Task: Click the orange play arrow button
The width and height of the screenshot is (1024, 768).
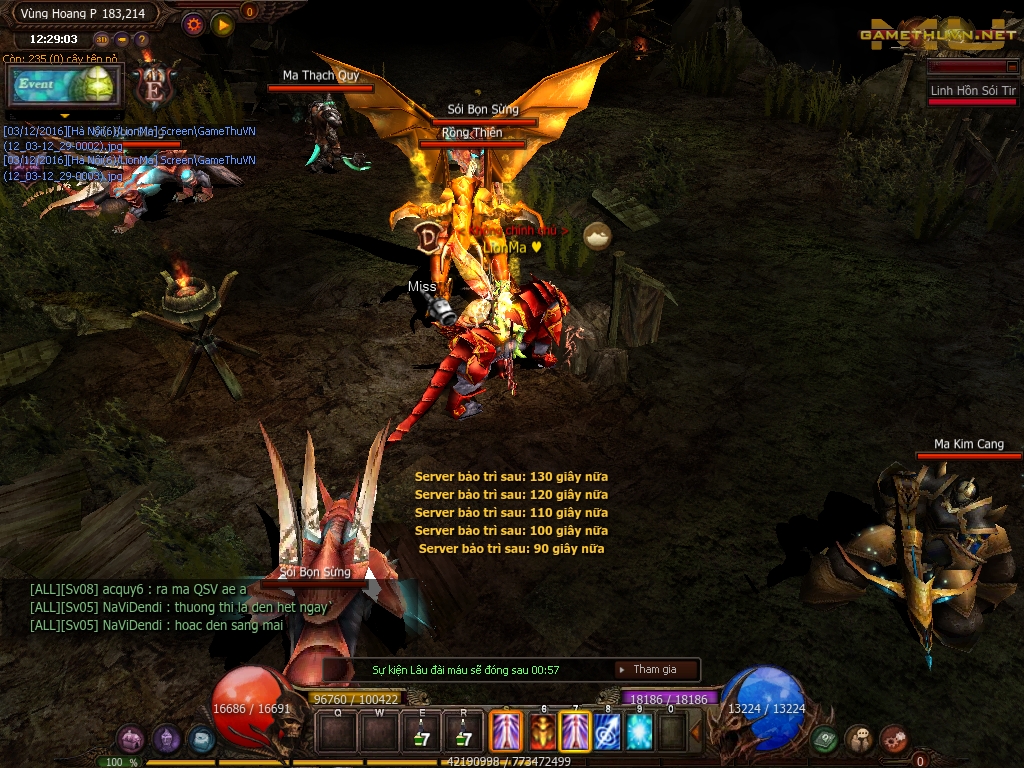Action: (222, 24)
